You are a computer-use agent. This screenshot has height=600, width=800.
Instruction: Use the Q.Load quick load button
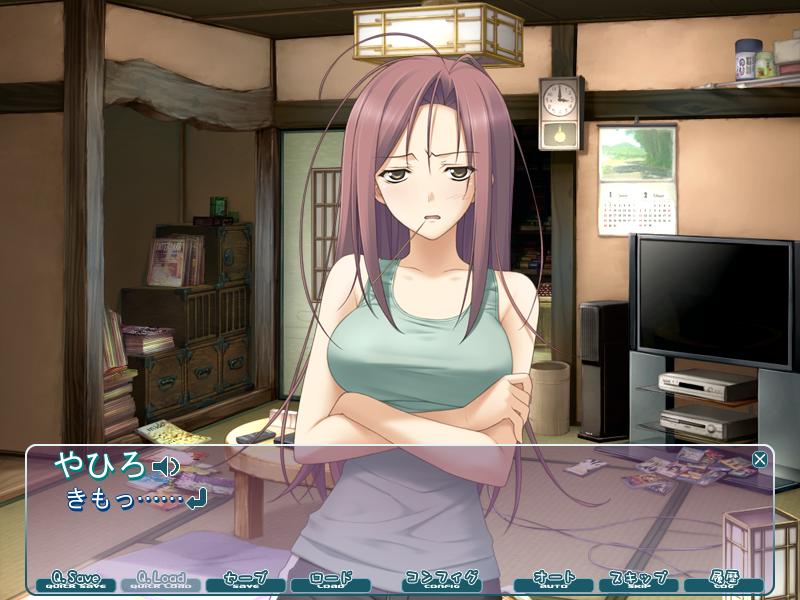pyautogui.click(x=160, y=581)
